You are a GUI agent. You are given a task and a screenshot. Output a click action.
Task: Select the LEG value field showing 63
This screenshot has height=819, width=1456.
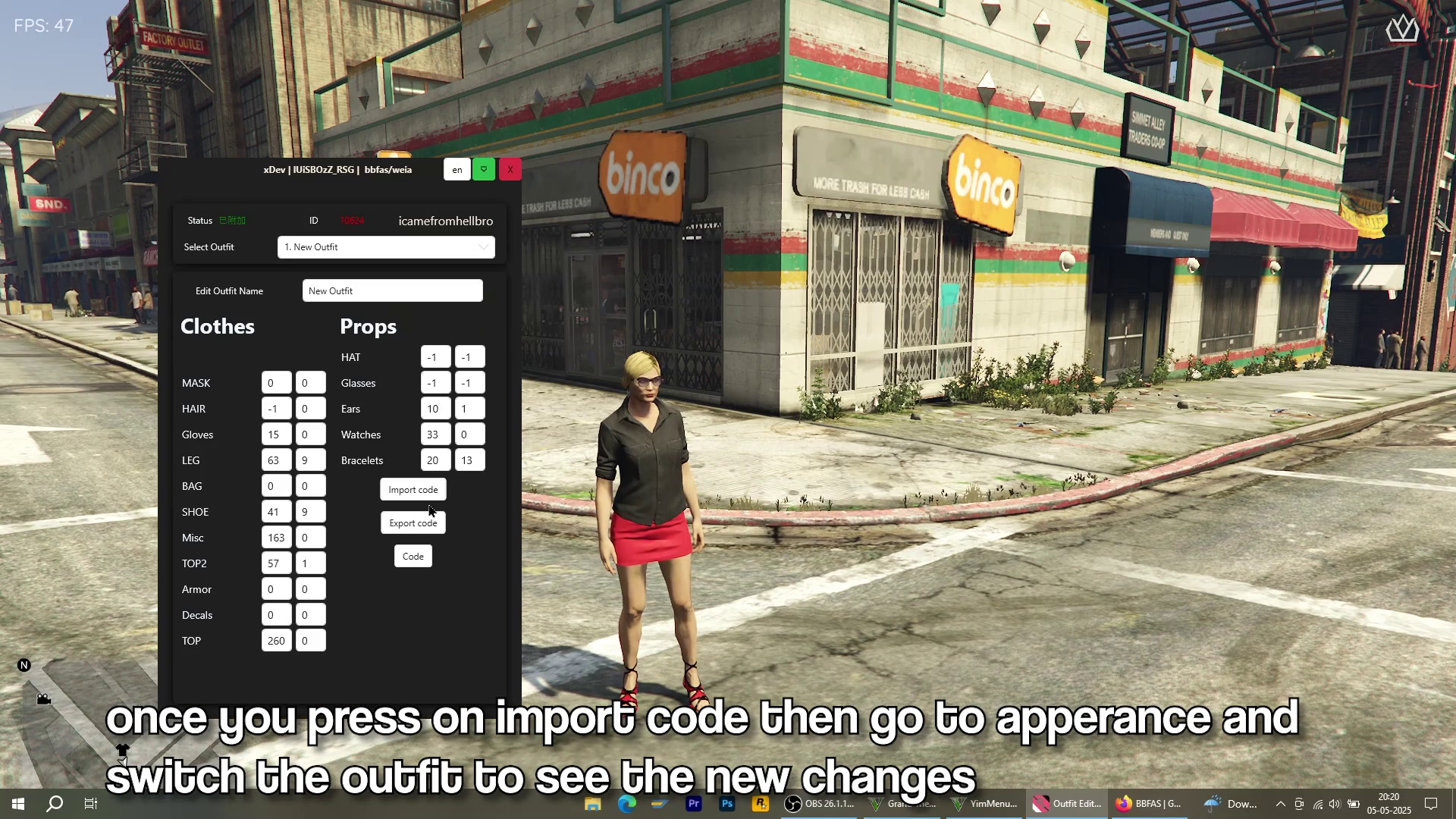(276, 460)
